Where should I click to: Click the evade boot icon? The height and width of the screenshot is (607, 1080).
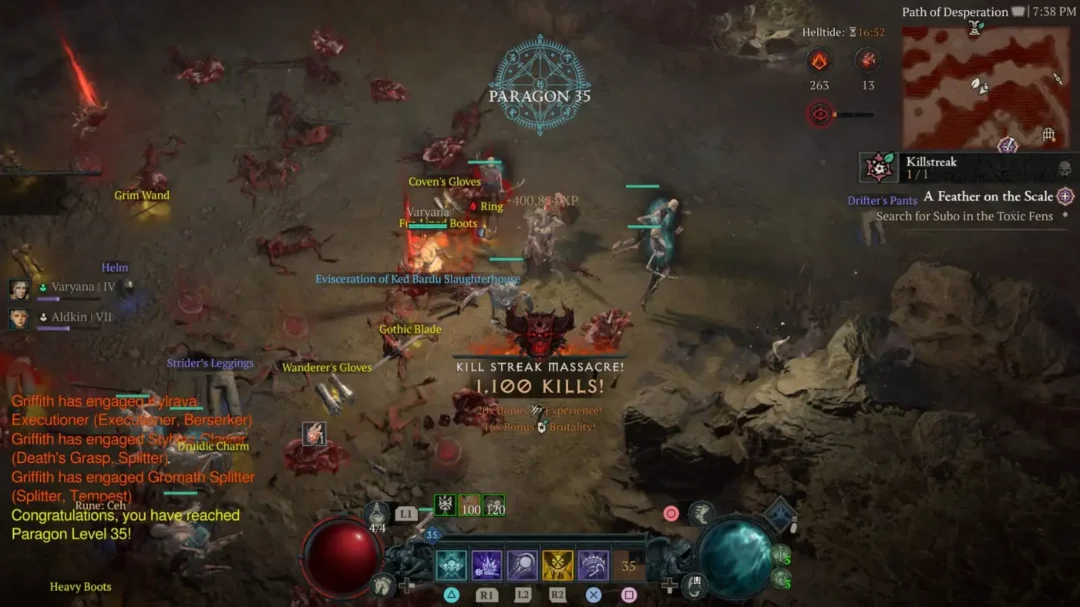701,514
